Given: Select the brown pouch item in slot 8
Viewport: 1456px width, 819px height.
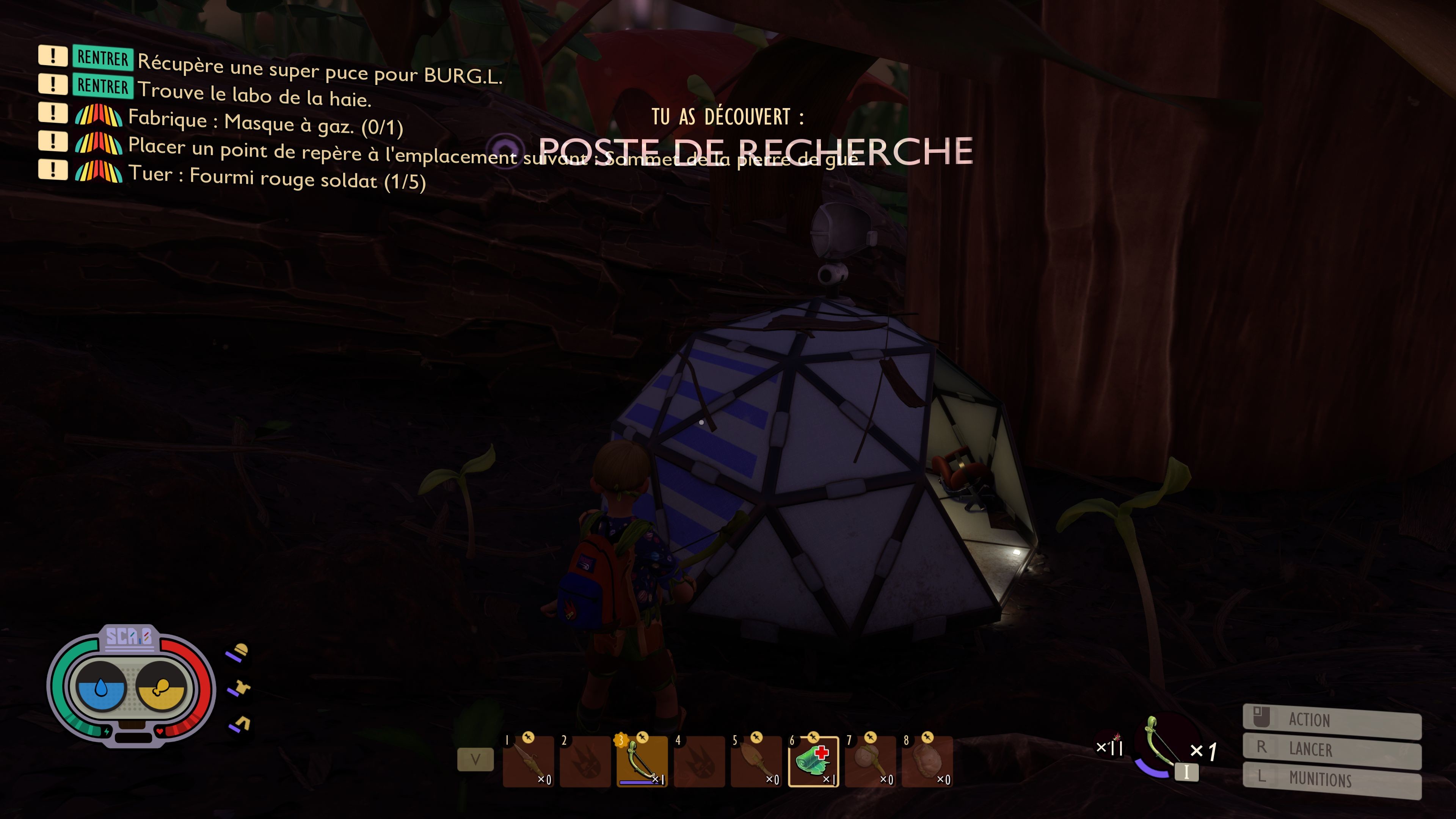Looking at the screenshot, I should pos(927,761).
